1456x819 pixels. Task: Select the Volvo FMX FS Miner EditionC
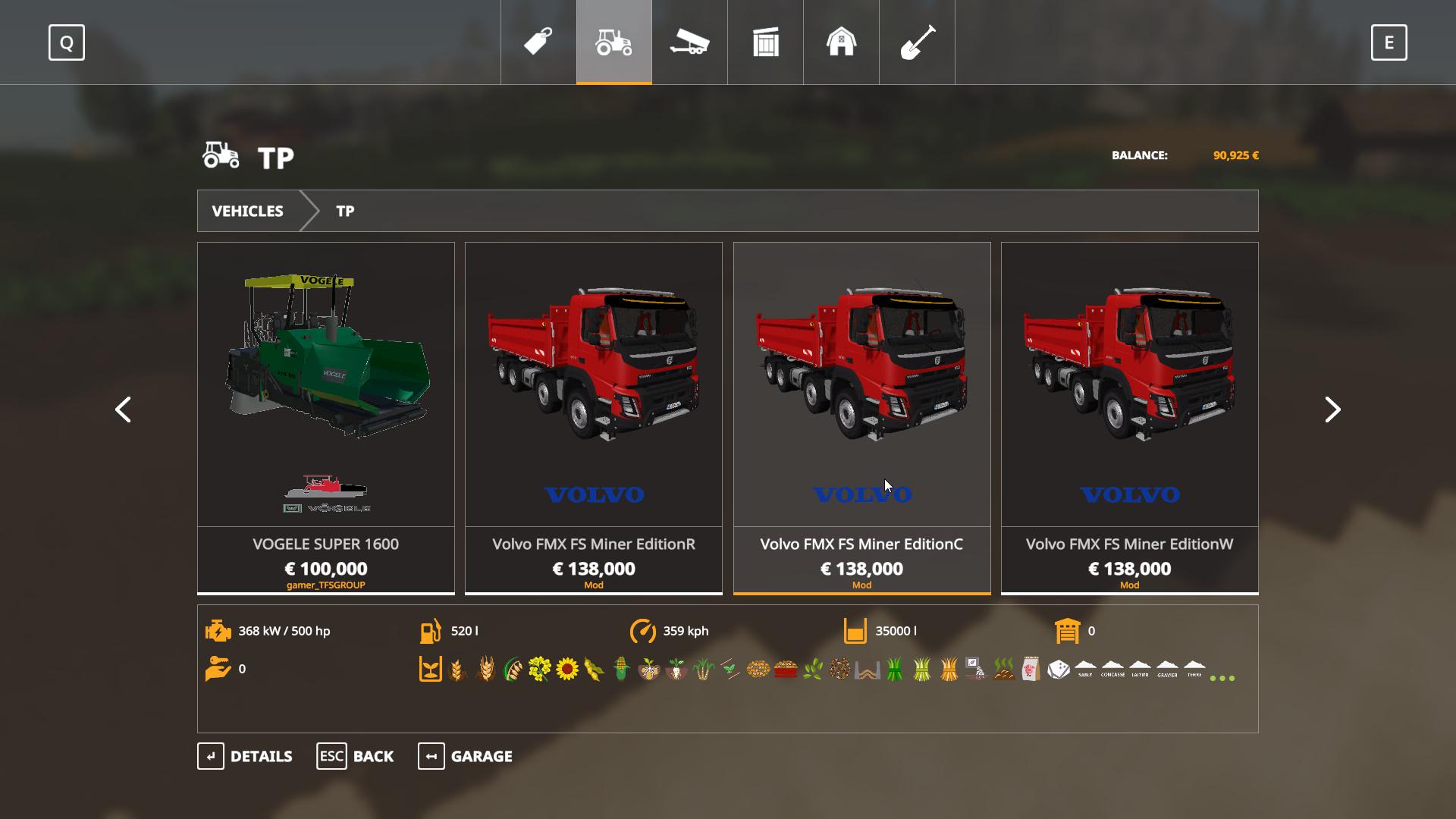[x=861, y=417]
